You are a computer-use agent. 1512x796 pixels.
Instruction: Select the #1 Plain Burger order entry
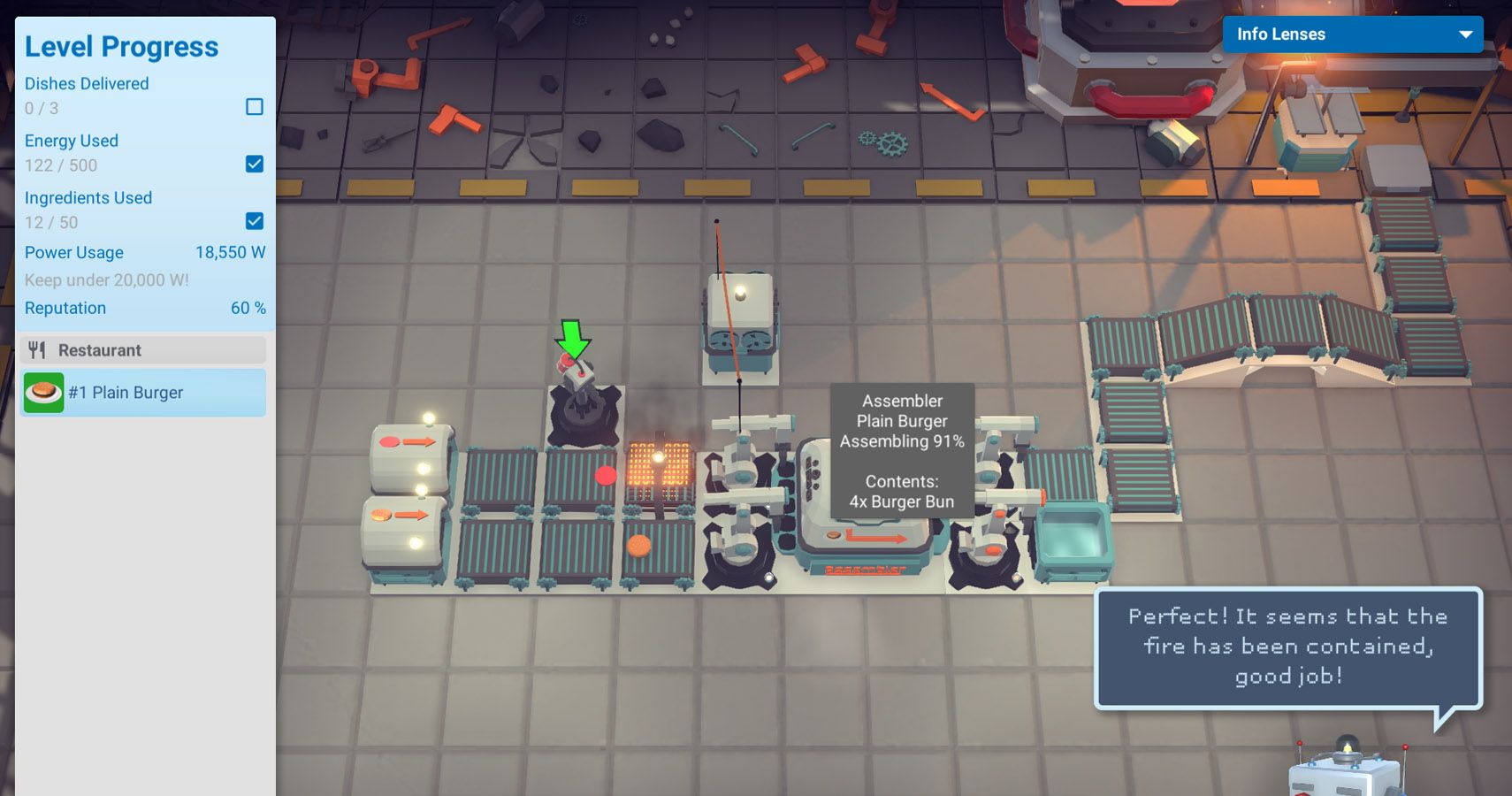pos(141,392)
